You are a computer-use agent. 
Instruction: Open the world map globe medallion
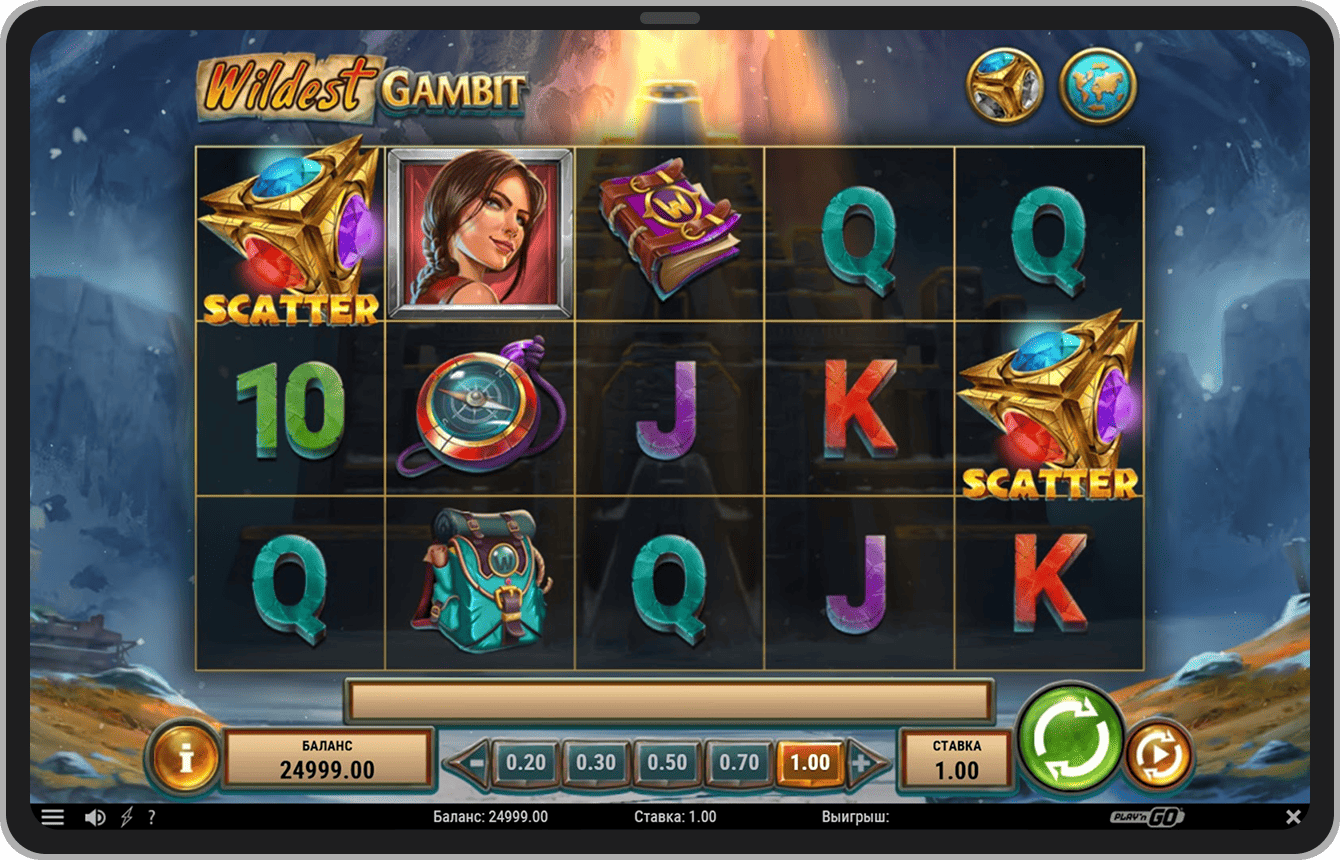pyautogui.click(x=1097, y=86)
